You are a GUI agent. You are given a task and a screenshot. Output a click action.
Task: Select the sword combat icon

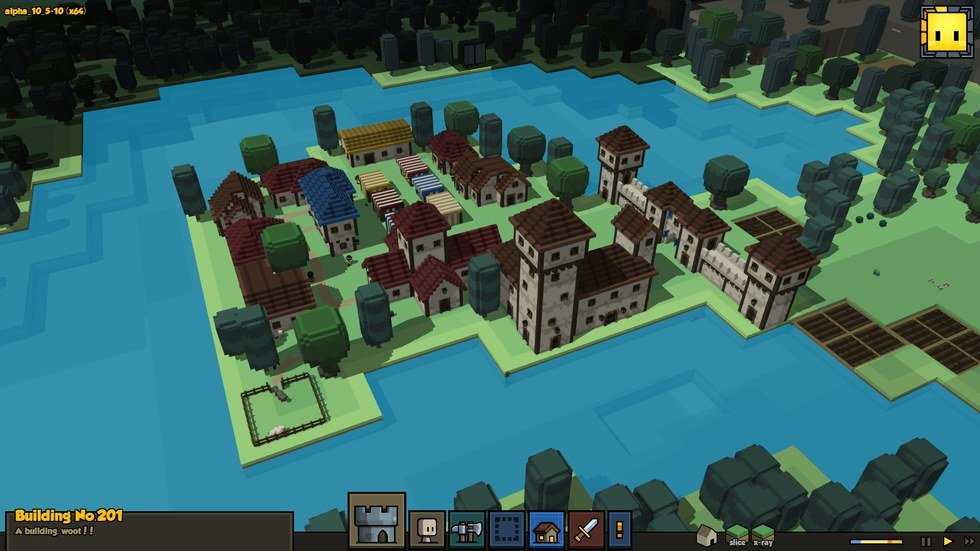click(x=586, y=529)
